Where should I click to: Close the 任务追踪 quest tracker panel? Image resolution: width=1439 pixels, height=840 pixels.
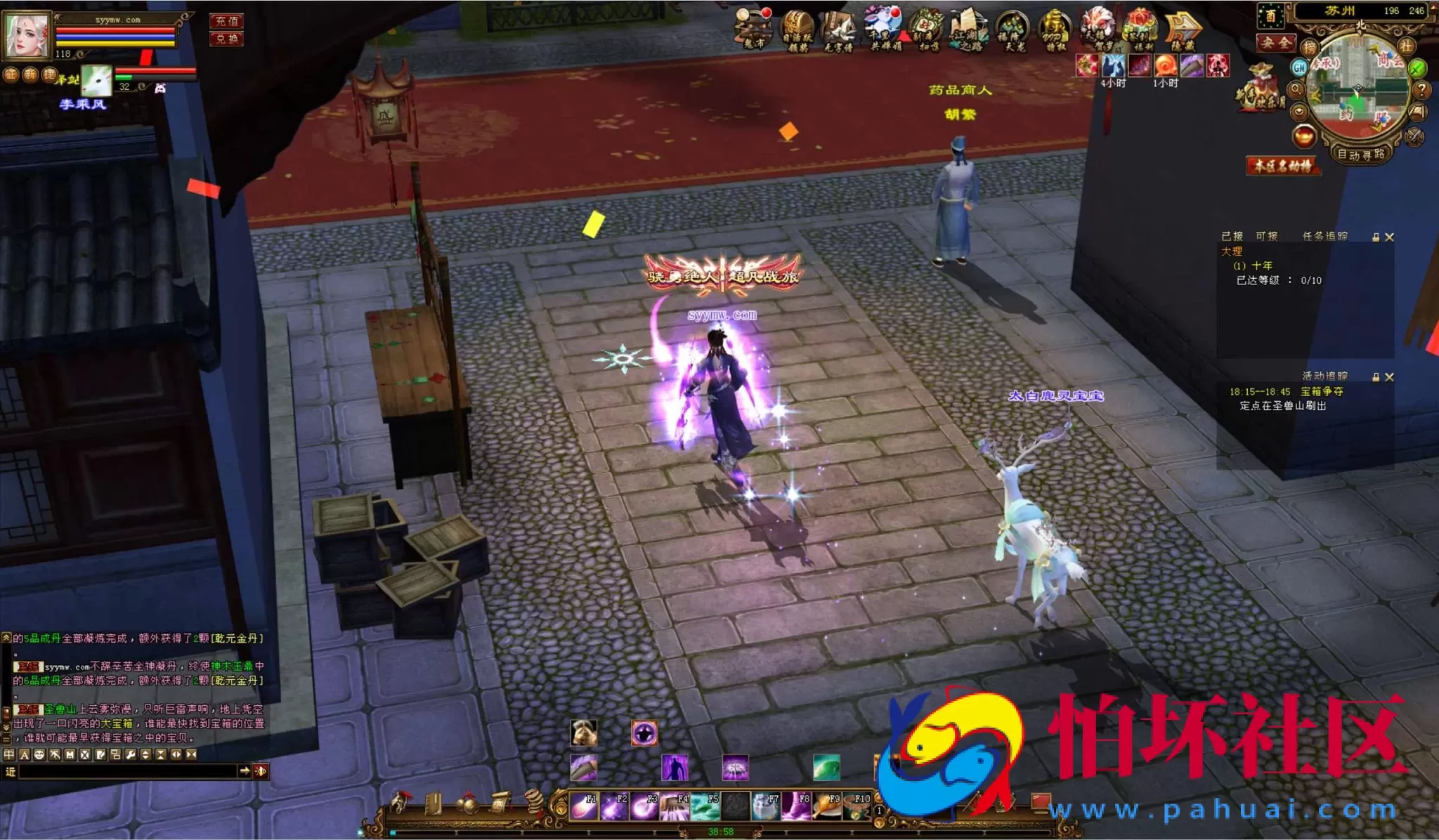[1389, 237]
